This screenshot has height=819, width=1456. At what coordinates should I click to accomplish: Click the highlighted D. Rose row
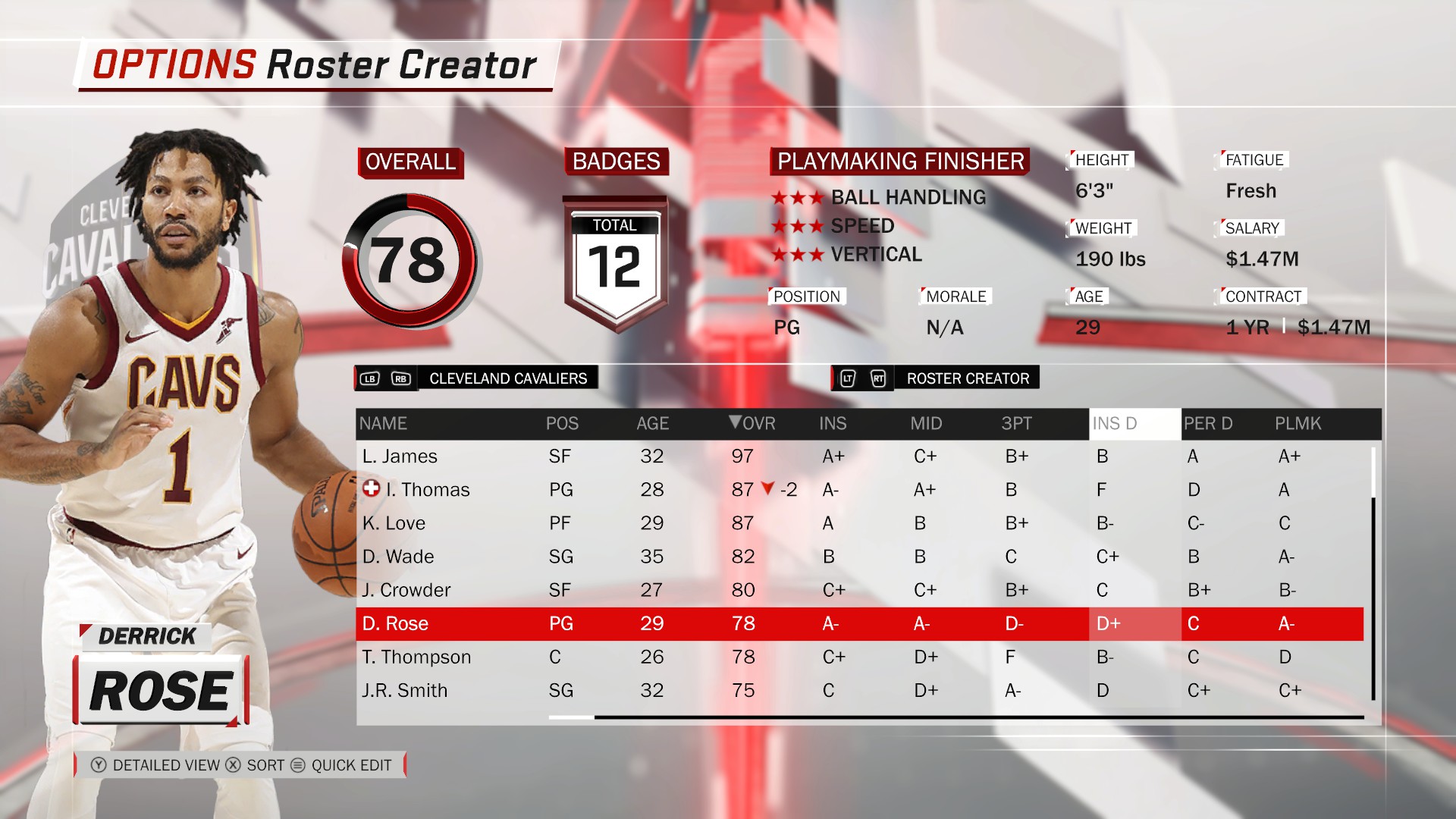(395, 623)
